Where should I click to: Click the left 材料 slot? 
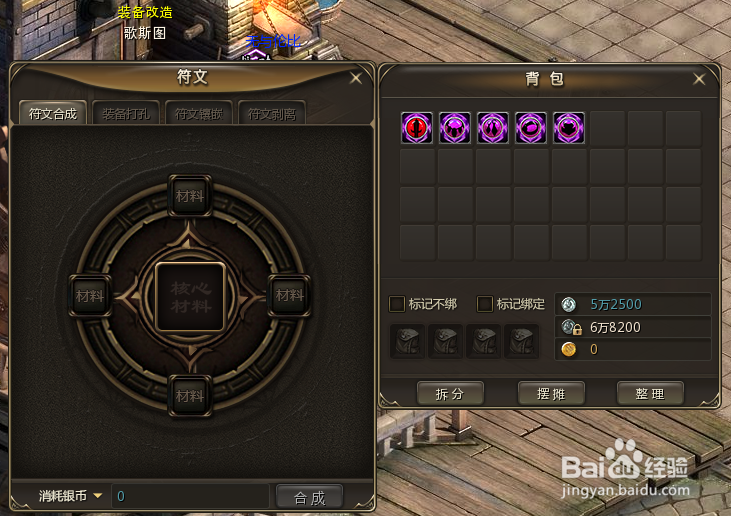89,296
